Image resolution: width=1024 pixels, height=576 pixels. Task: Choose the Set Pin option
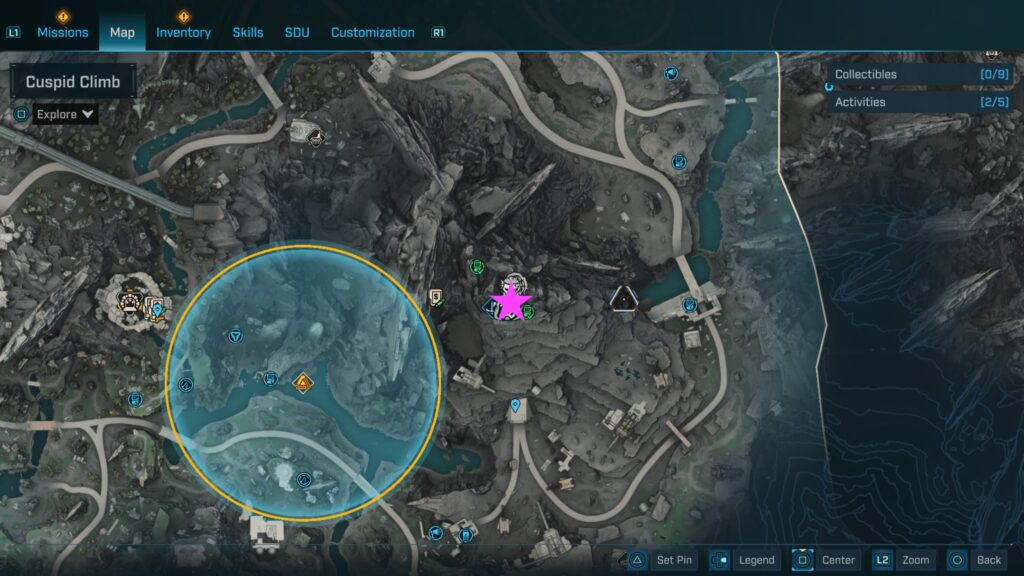[x=662, y=560]
